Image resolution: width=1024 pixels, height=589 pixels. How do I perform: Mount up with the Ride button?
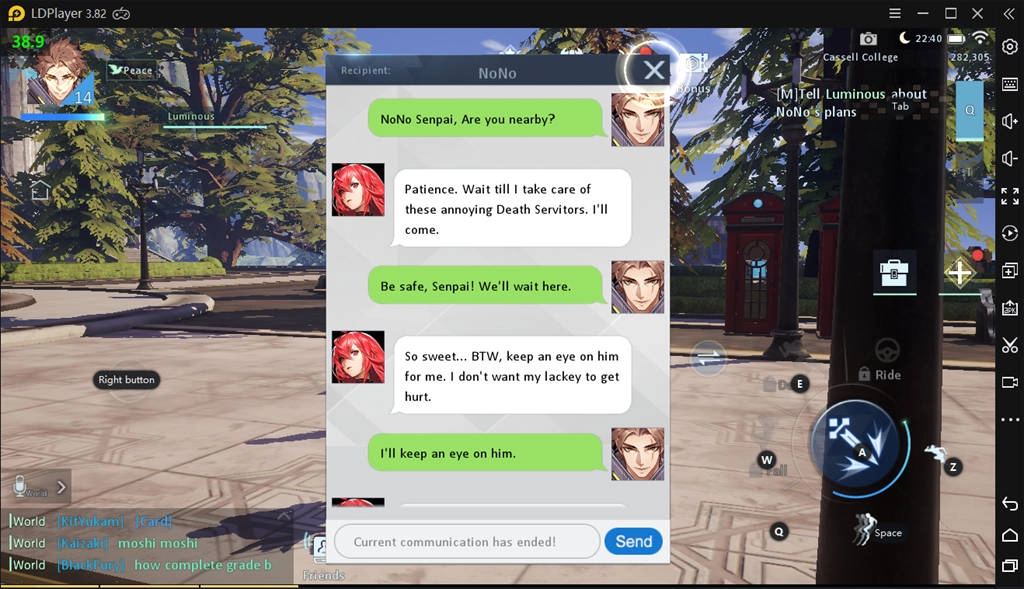tap(886, 356)
